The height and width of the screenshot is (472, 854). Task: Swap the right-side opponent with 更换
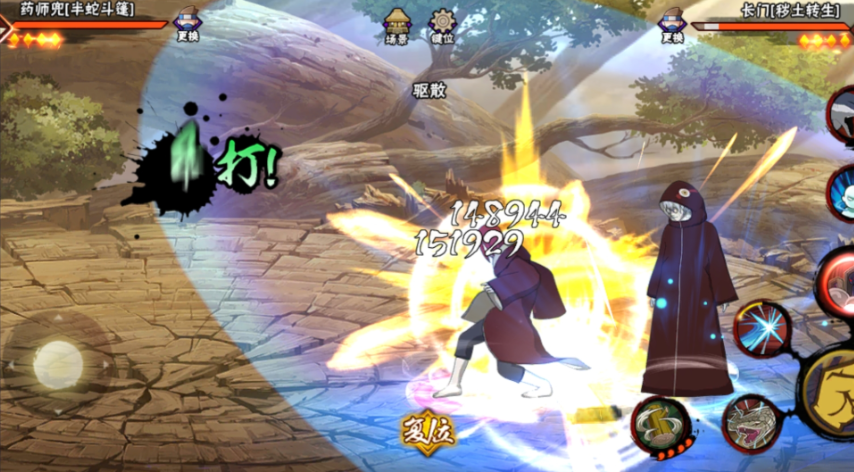(672, 24)
